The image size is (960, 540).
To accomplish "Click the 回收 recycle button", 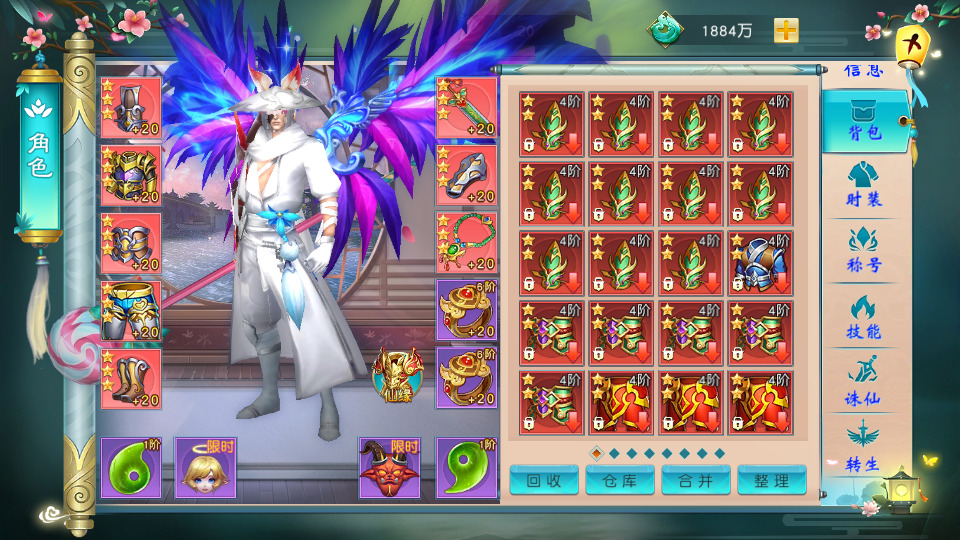I will click(544, 480).
